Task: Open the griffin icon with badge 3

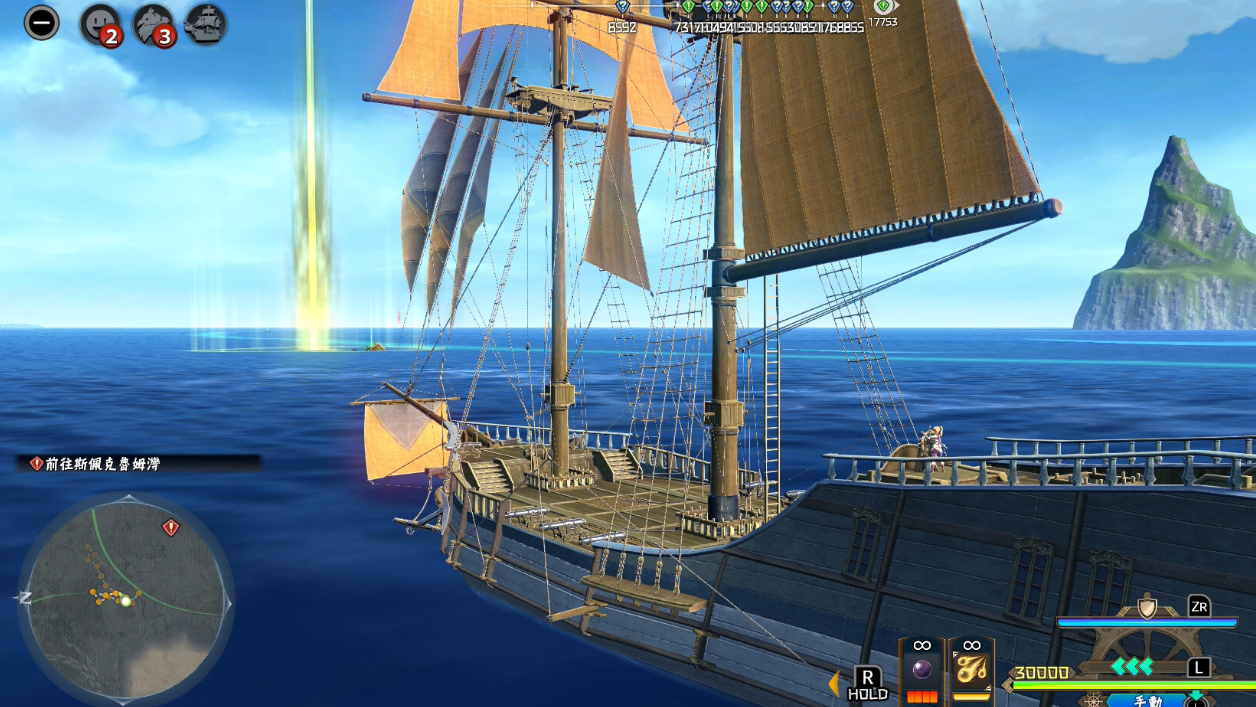Action: [153, 24]
